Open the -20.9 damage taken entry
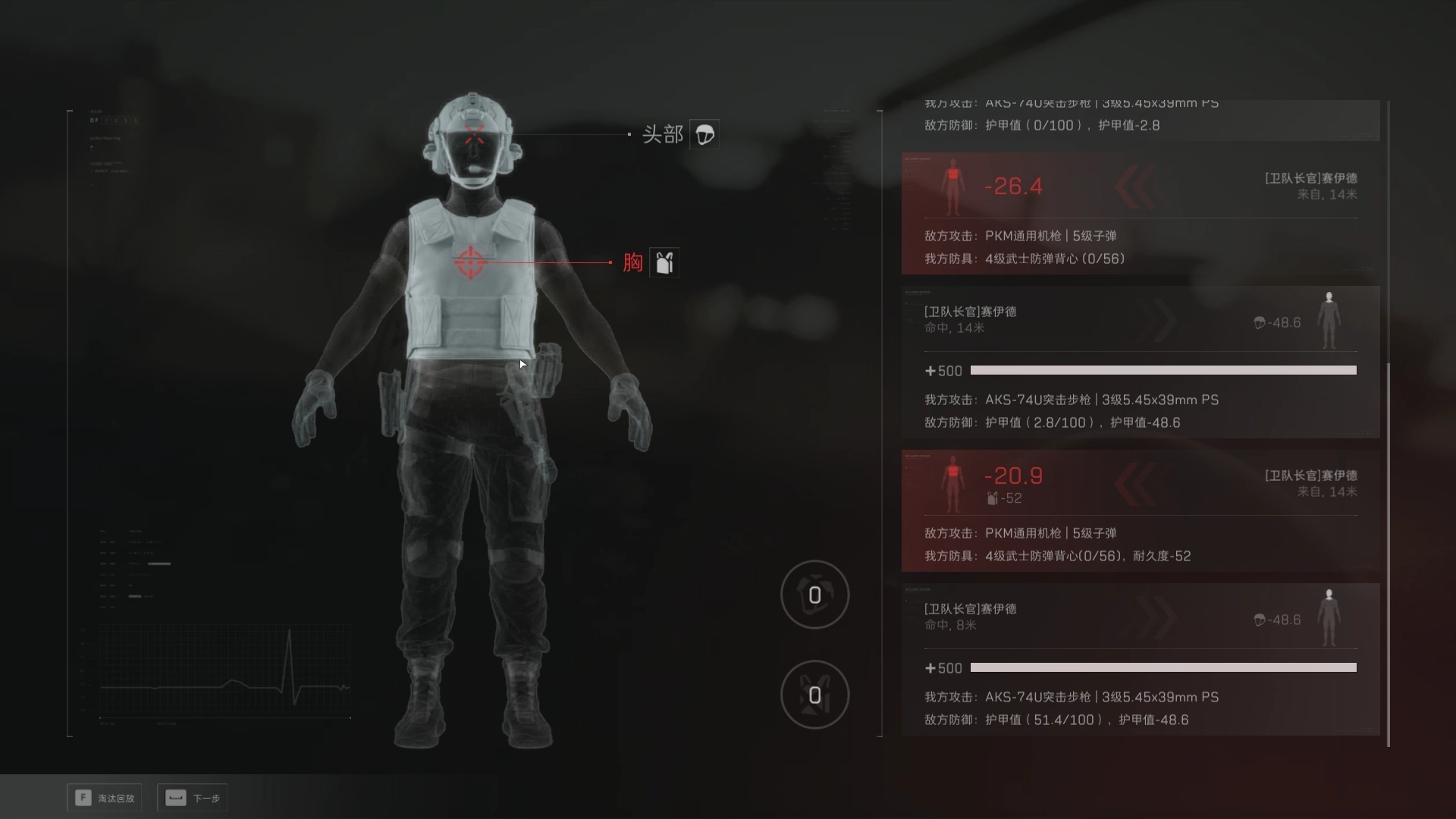Viewport: 1456px width, 819px height. [x=1140, y=510]
